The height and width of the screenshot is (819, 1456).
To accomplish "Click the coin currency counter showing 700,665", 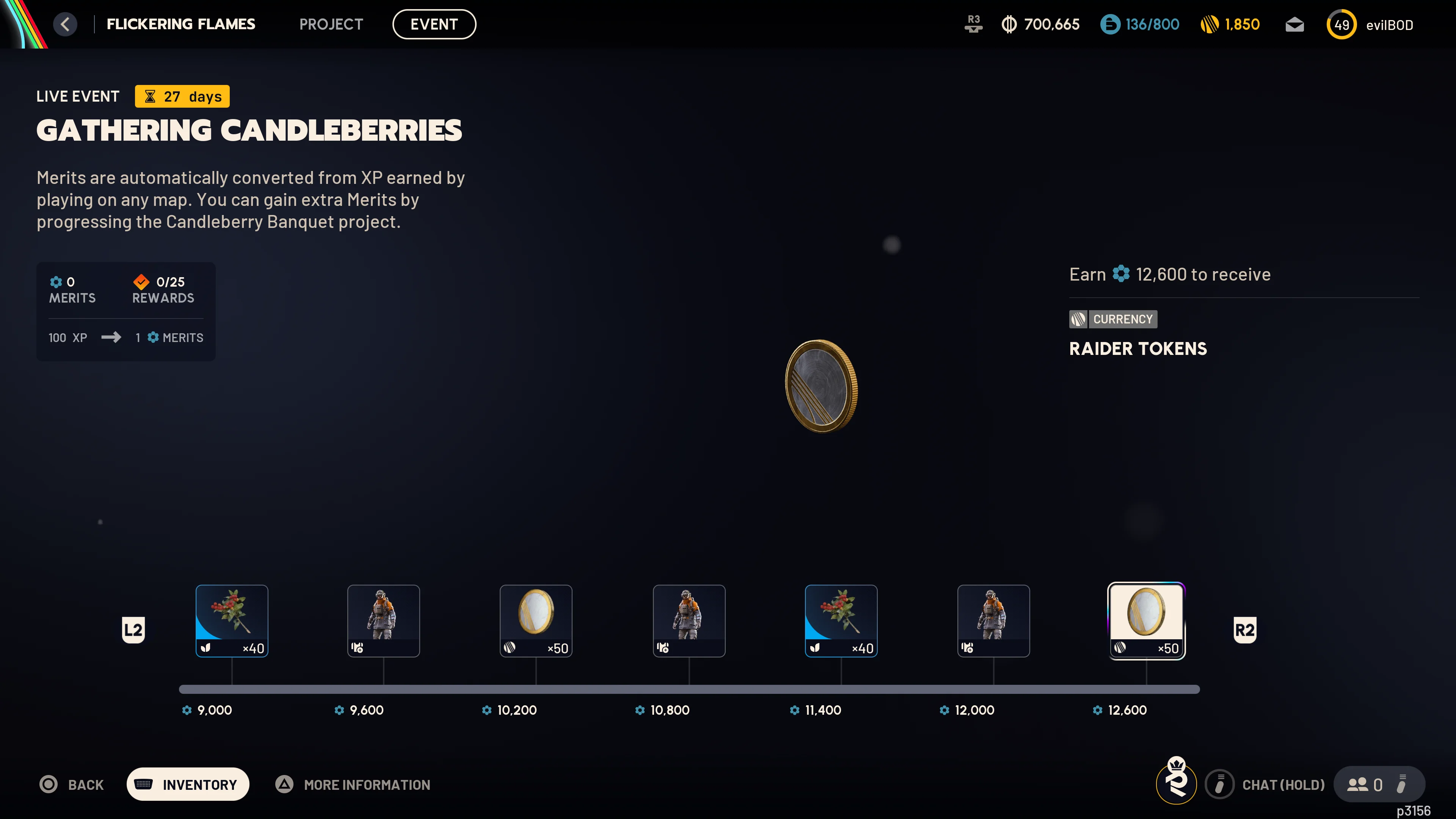I will pyautogui.click(x=1040, y=24).
